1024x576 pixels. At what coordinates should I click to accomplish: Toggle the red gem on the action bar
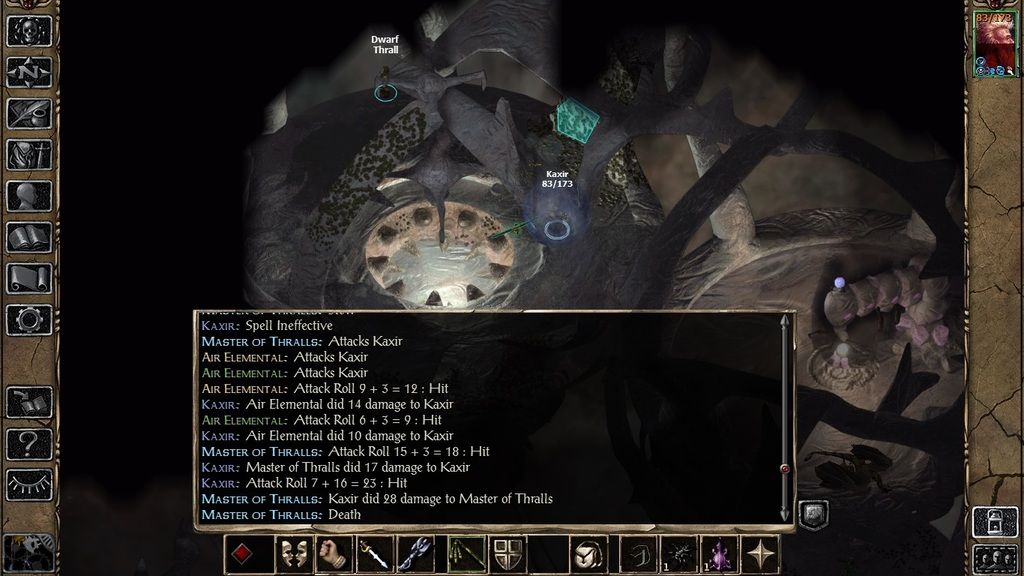pos(242,554)
